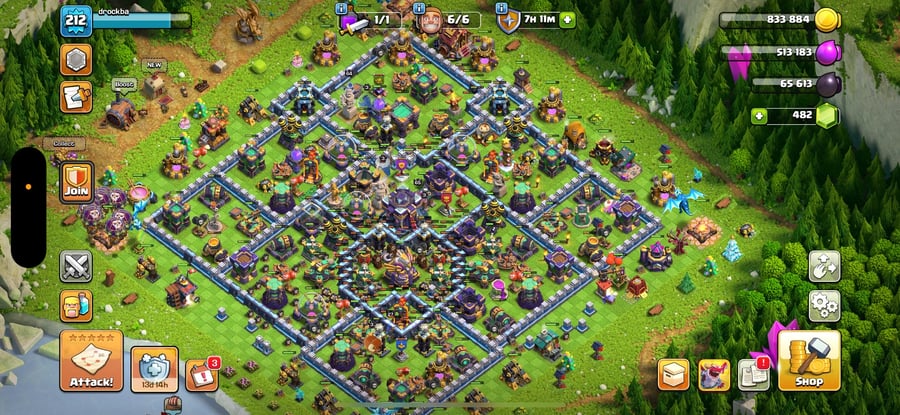
Task: Start an attack with the Attack! button
Action: (x=91, y=361)
